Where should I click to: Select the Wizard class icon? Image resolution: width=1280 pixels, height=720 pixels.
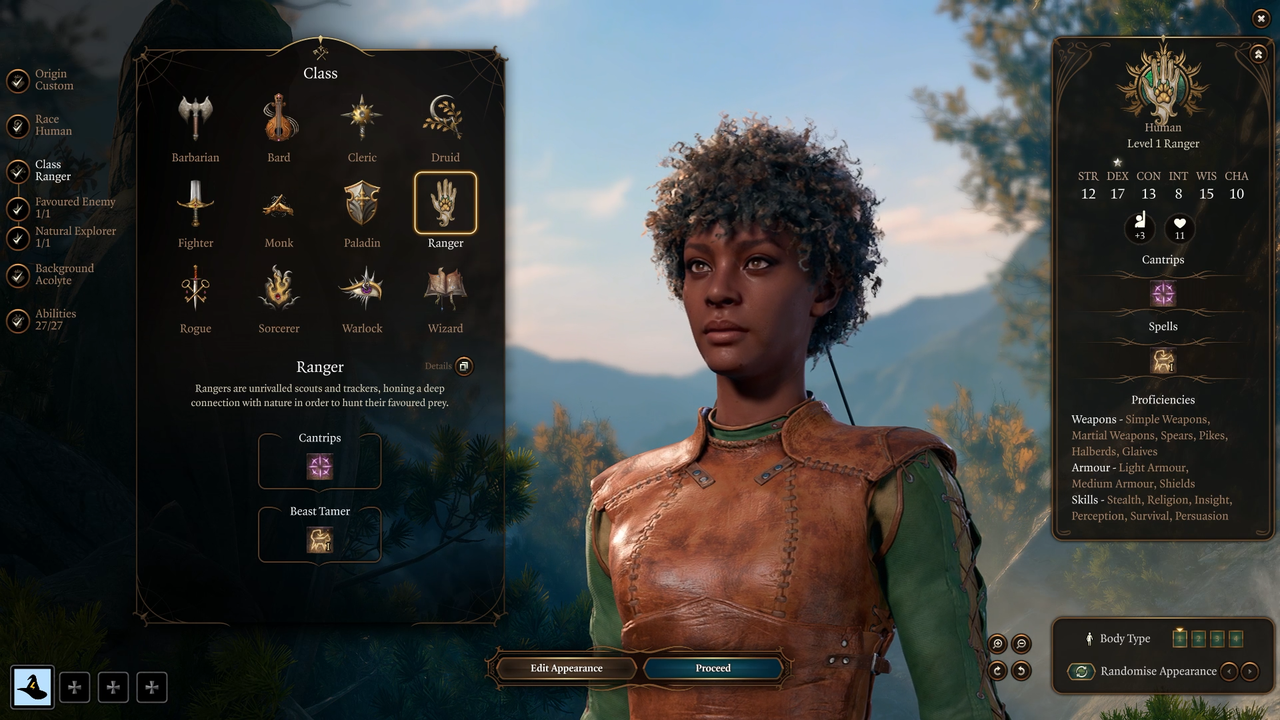tap(445, 288)
